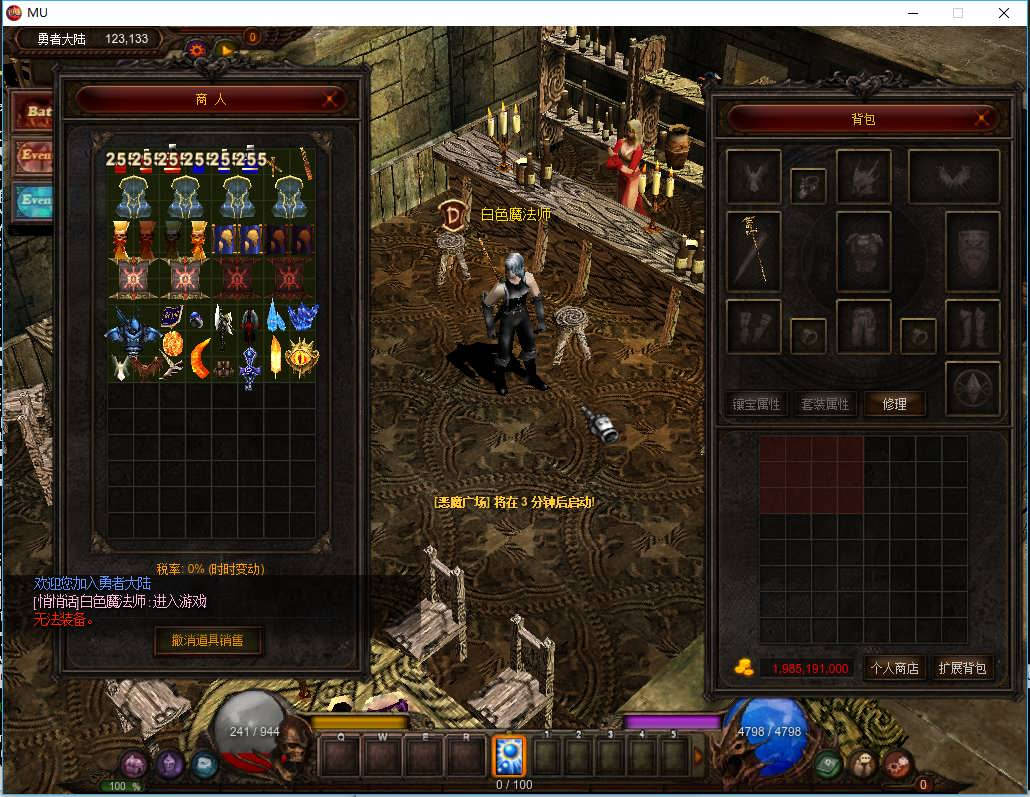Image resolution: width=1030 pixels, height=797 pixels.
Task: Show 镶宝属性 gem attributes
Action: [x=756, y=404]
